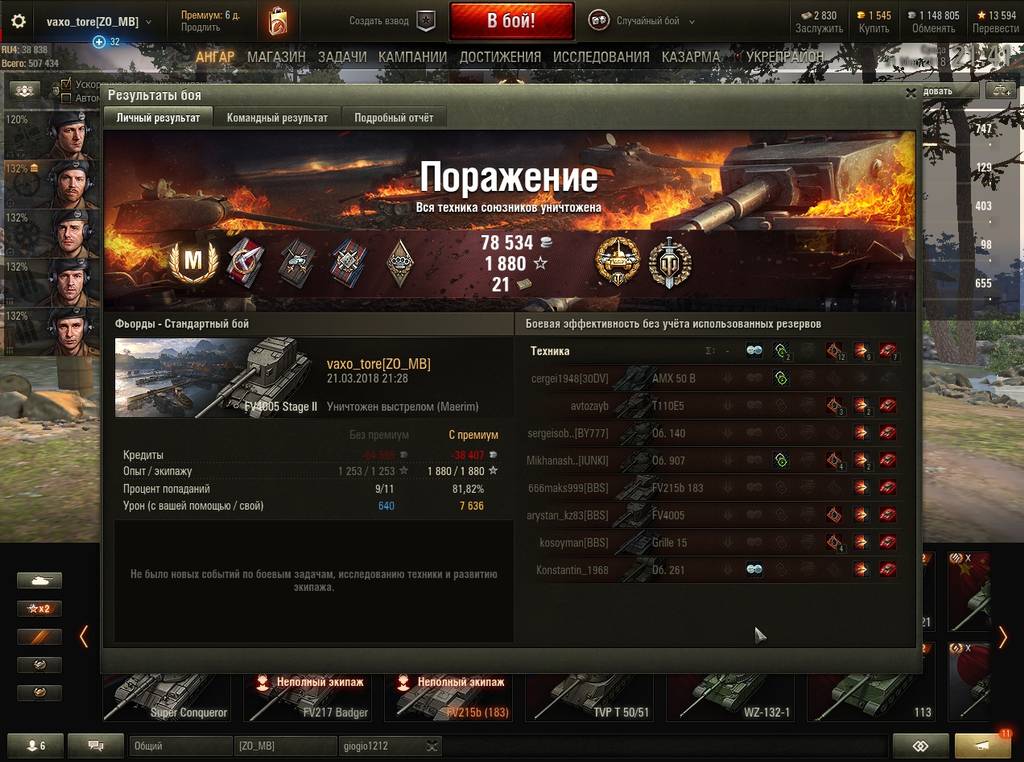Navigate to ИССЛЕДОВАНИЯ
This screenshot has height=762, width=1024.
[x=601, y=57]
